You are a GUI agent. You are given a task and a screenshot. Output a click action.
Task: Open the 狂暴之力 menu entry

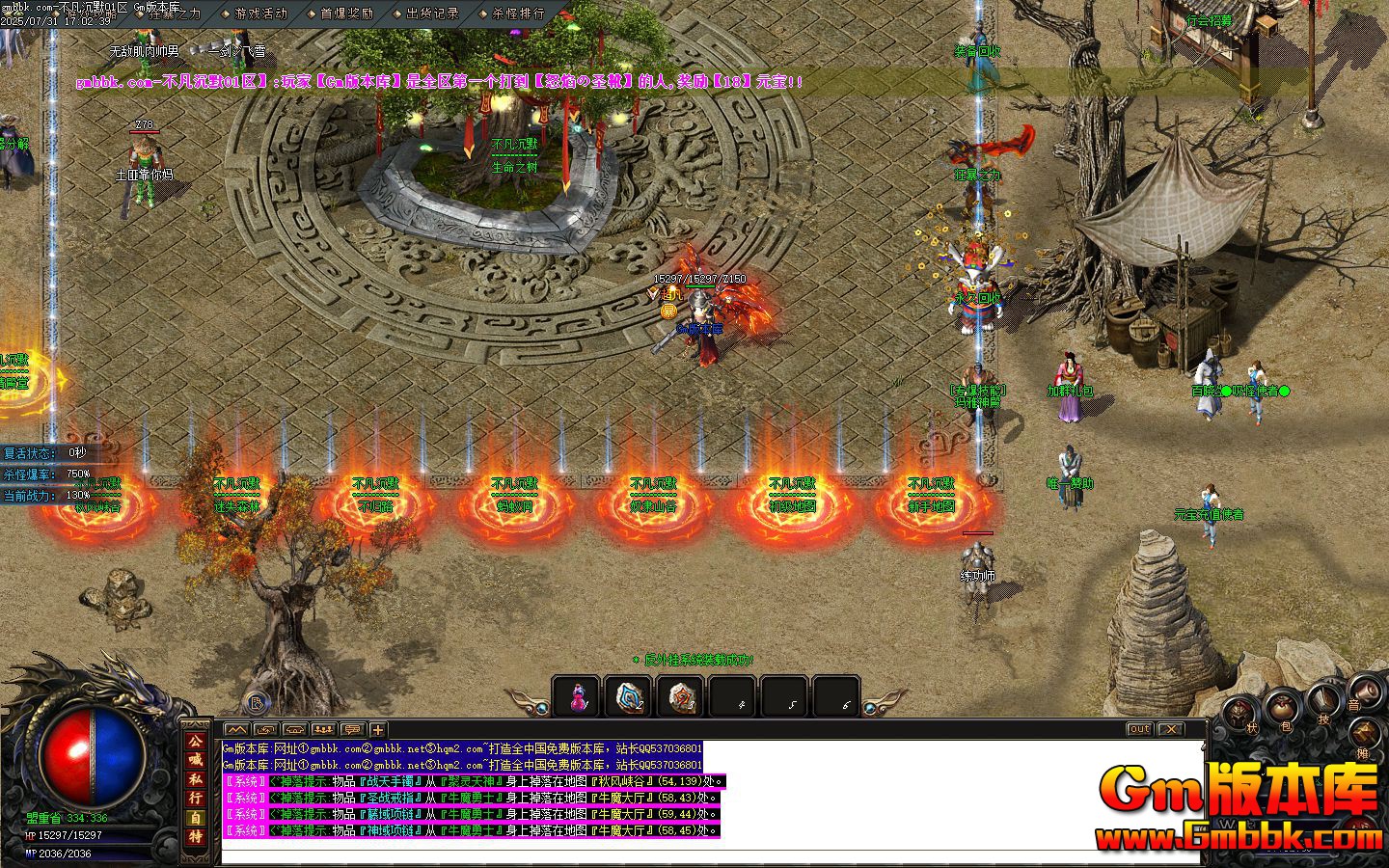pos(174,14)
